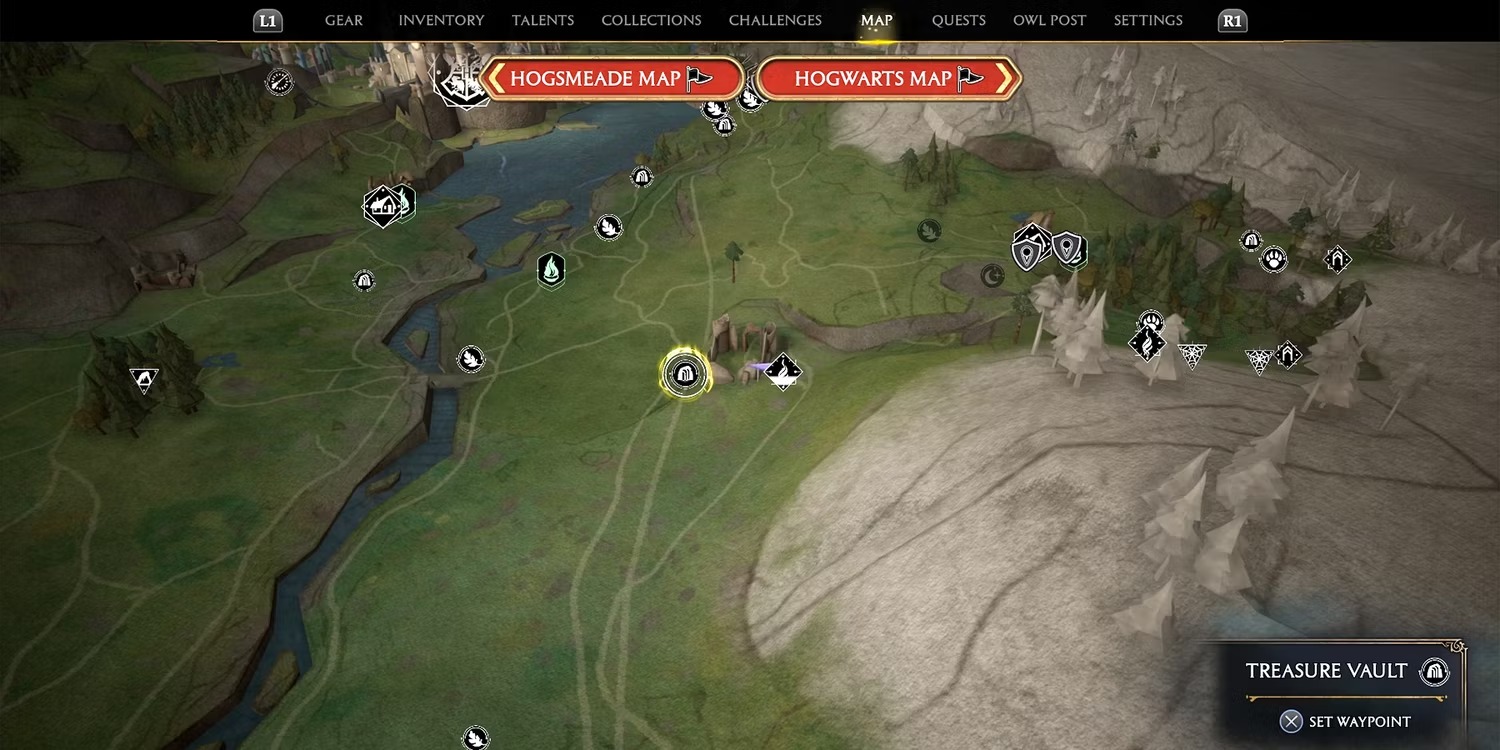This screenshot has height=750, width=1500.
Task: Click the Hogwarts crest emblem beside the map title
Action: tap(463, 85)
